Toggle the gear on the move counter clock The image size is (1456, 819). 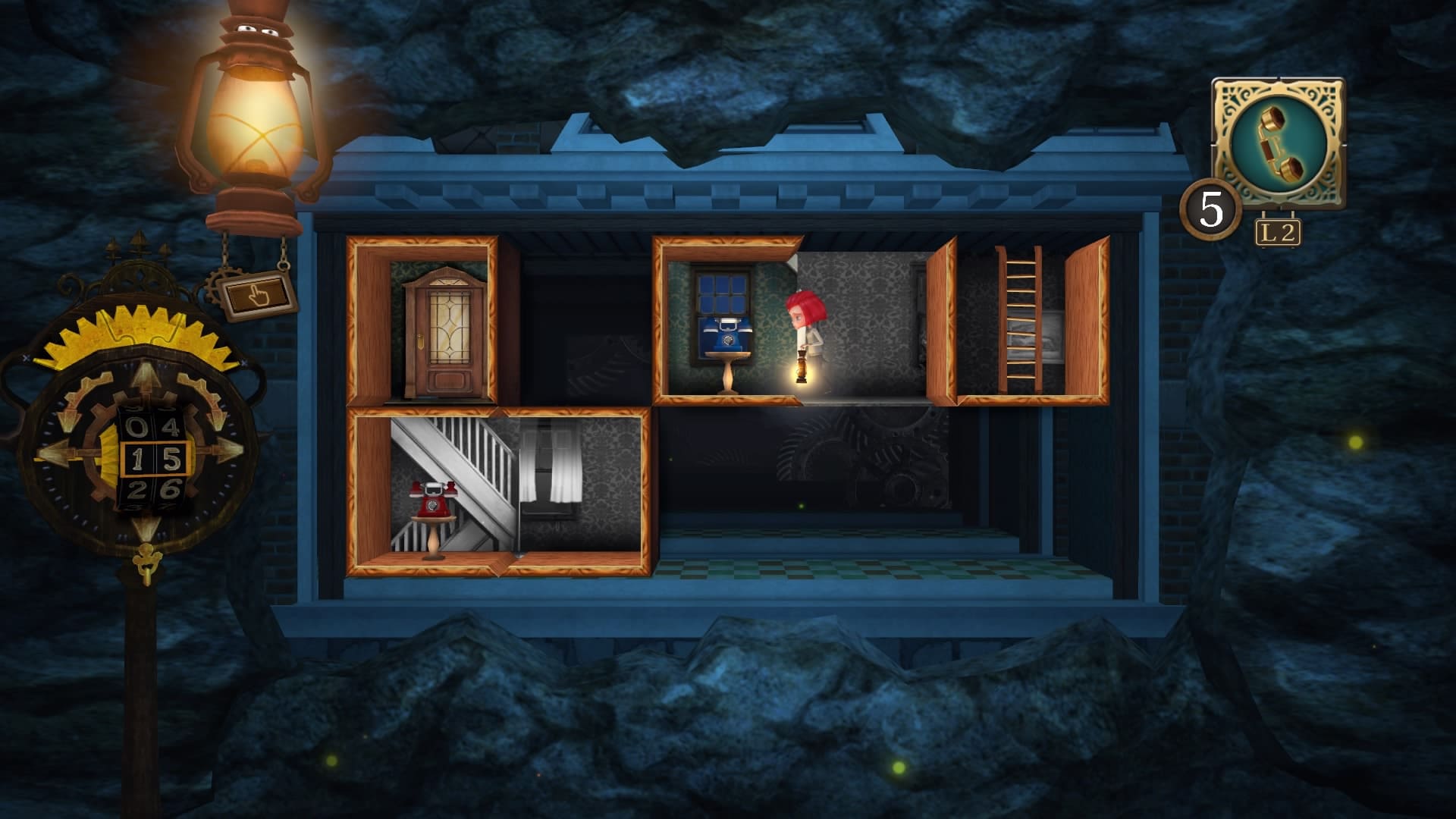pyautogui.click(x=136, y=330)
